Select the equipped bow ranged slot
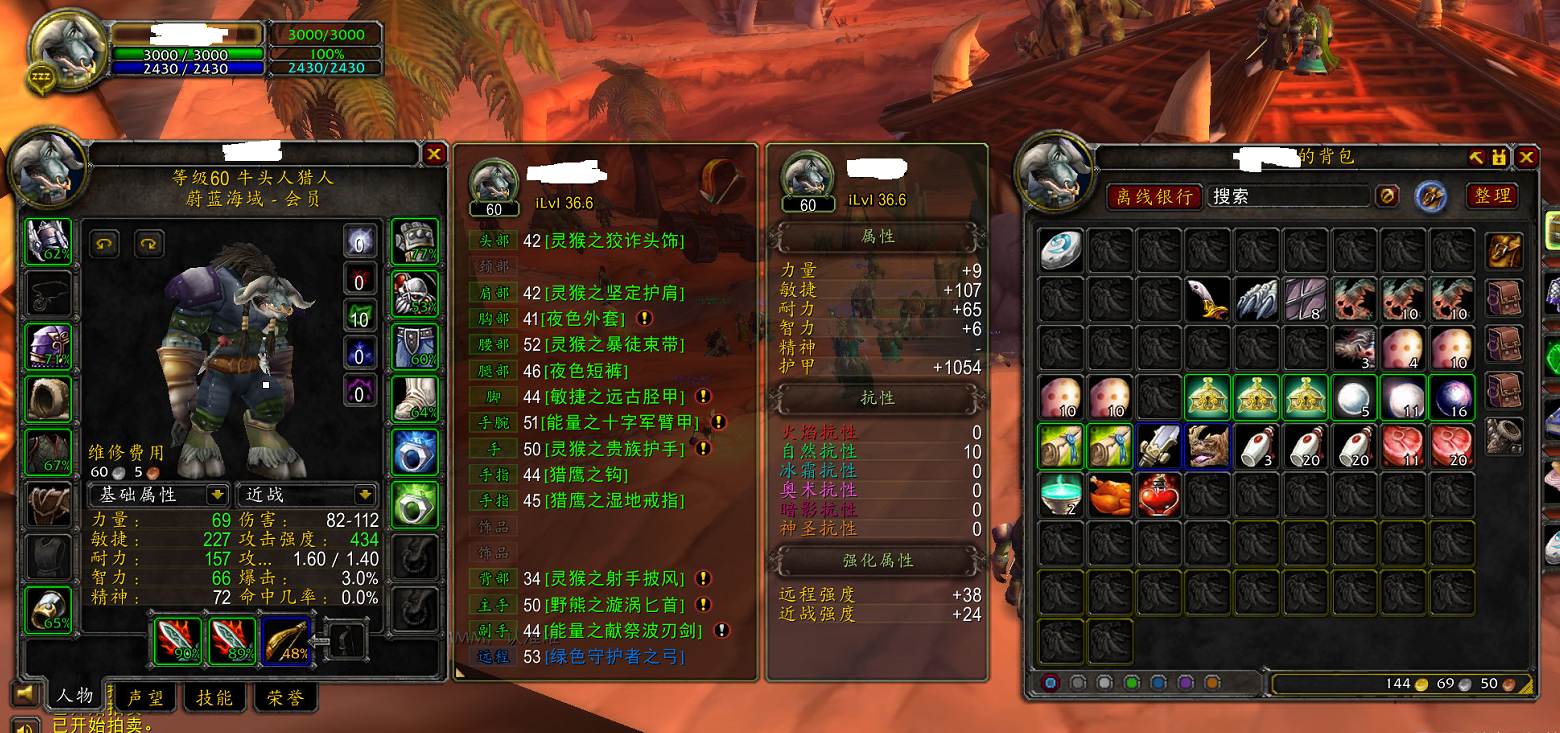This screenshot has width=1560, height=733. tap(286, 641)
